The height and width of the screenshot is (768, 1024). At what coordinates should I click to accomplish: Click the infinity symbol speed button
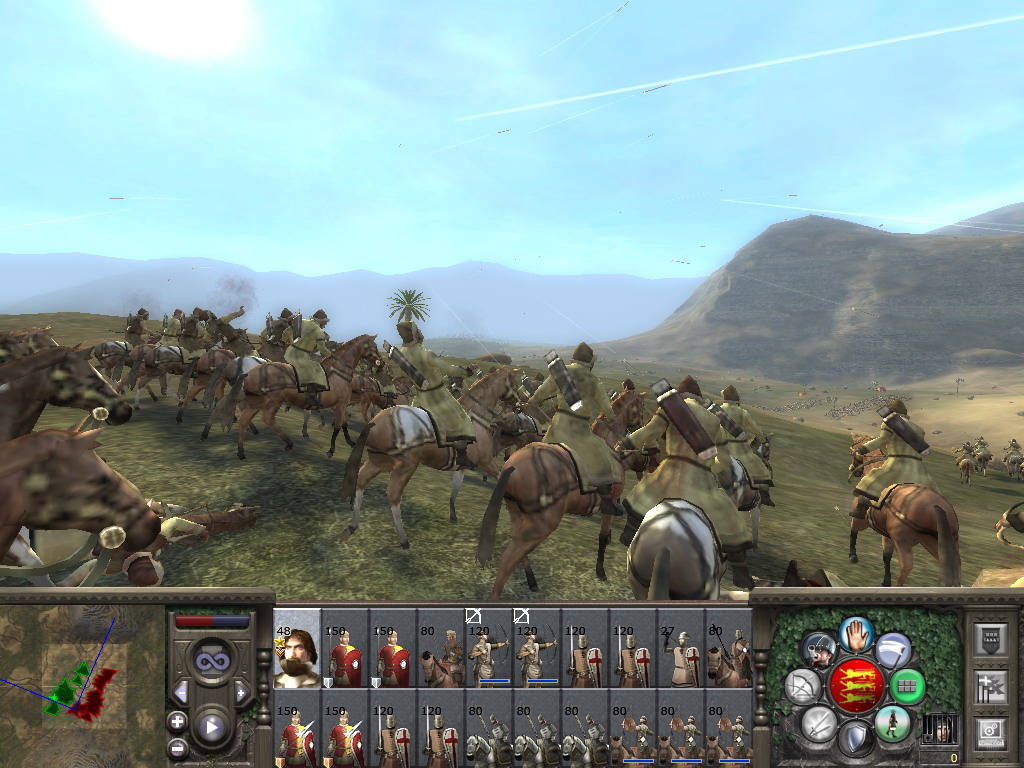pos(211,662)
